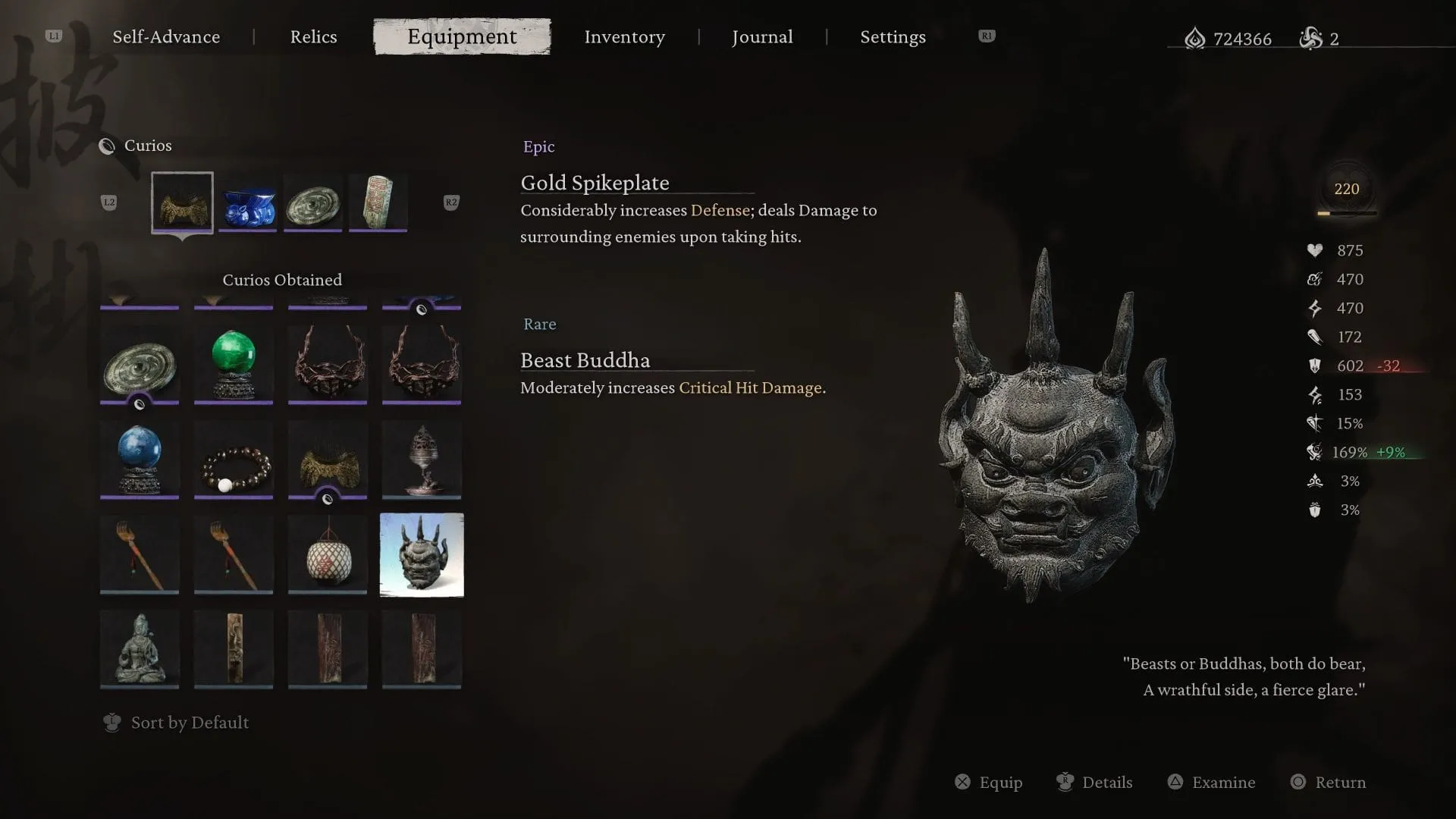The height and width of the screenshot is (819, 1456).
Task: Click the L2 shoulder button icon
Action: 109,202
